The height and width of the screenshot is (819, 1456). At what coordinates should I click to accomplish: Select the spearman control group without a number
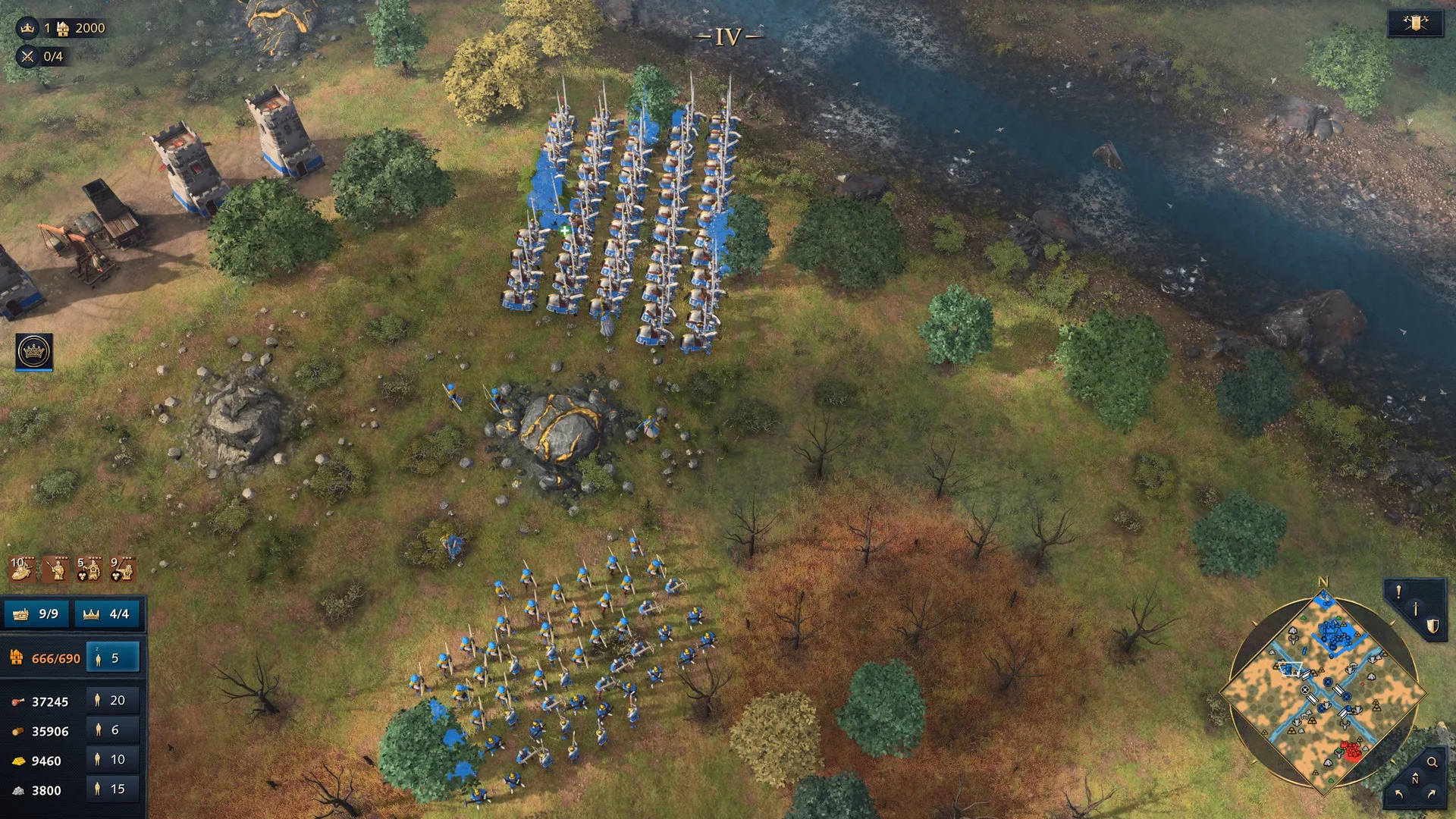tap(55, 569)
